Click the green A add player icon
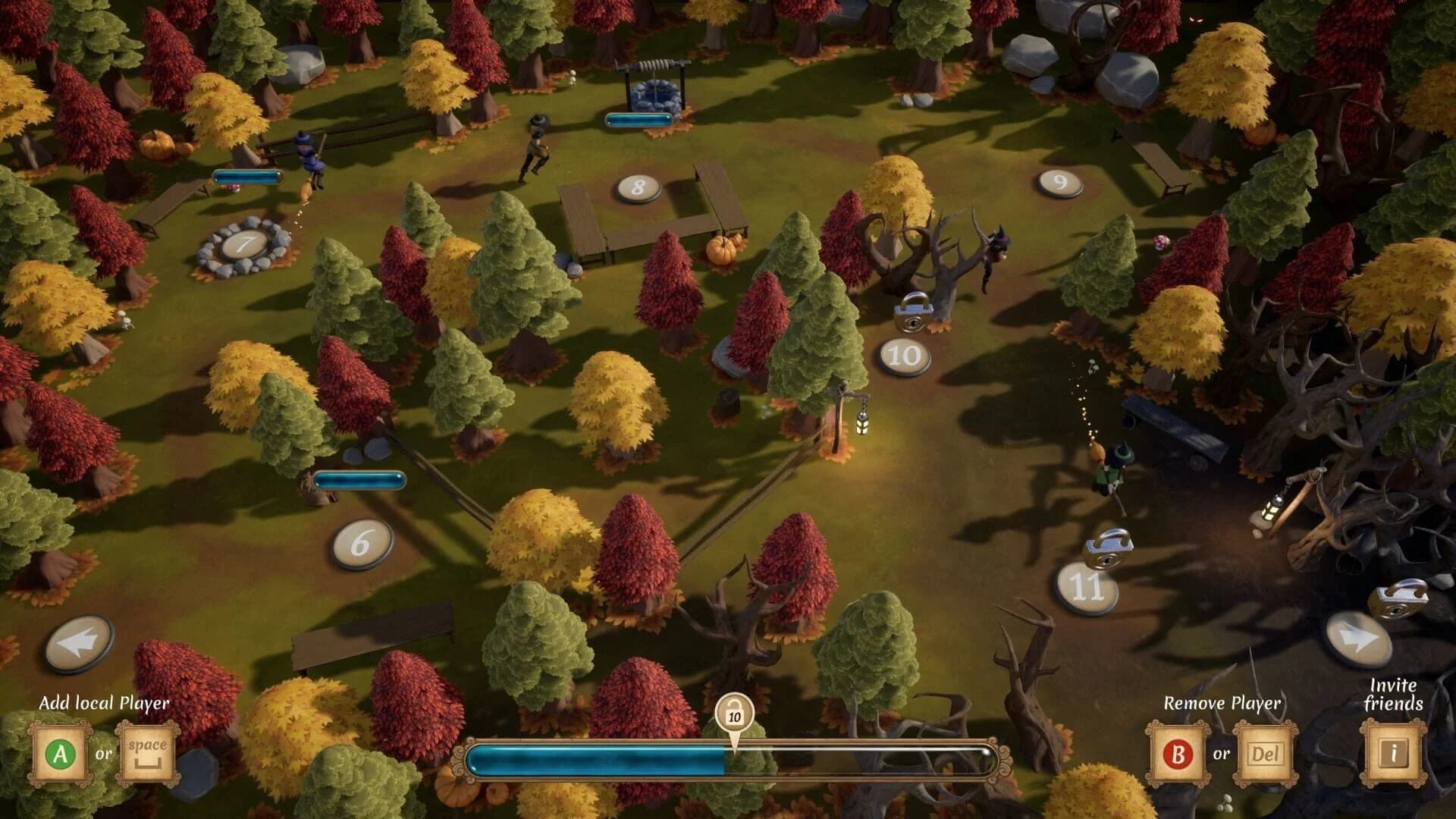The height and width of the screenshot is (819, 1456). pyautogui.click(x=59, y=753)
